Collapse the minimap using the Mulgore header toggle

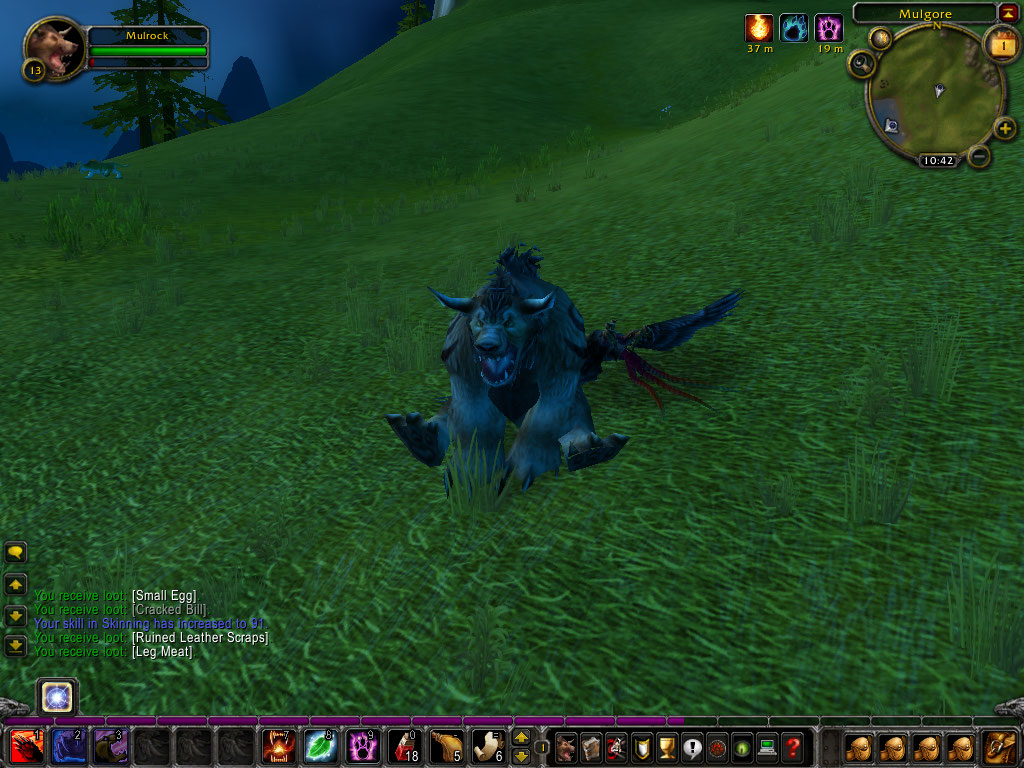pyautogui.click(x=1007, y=12)
